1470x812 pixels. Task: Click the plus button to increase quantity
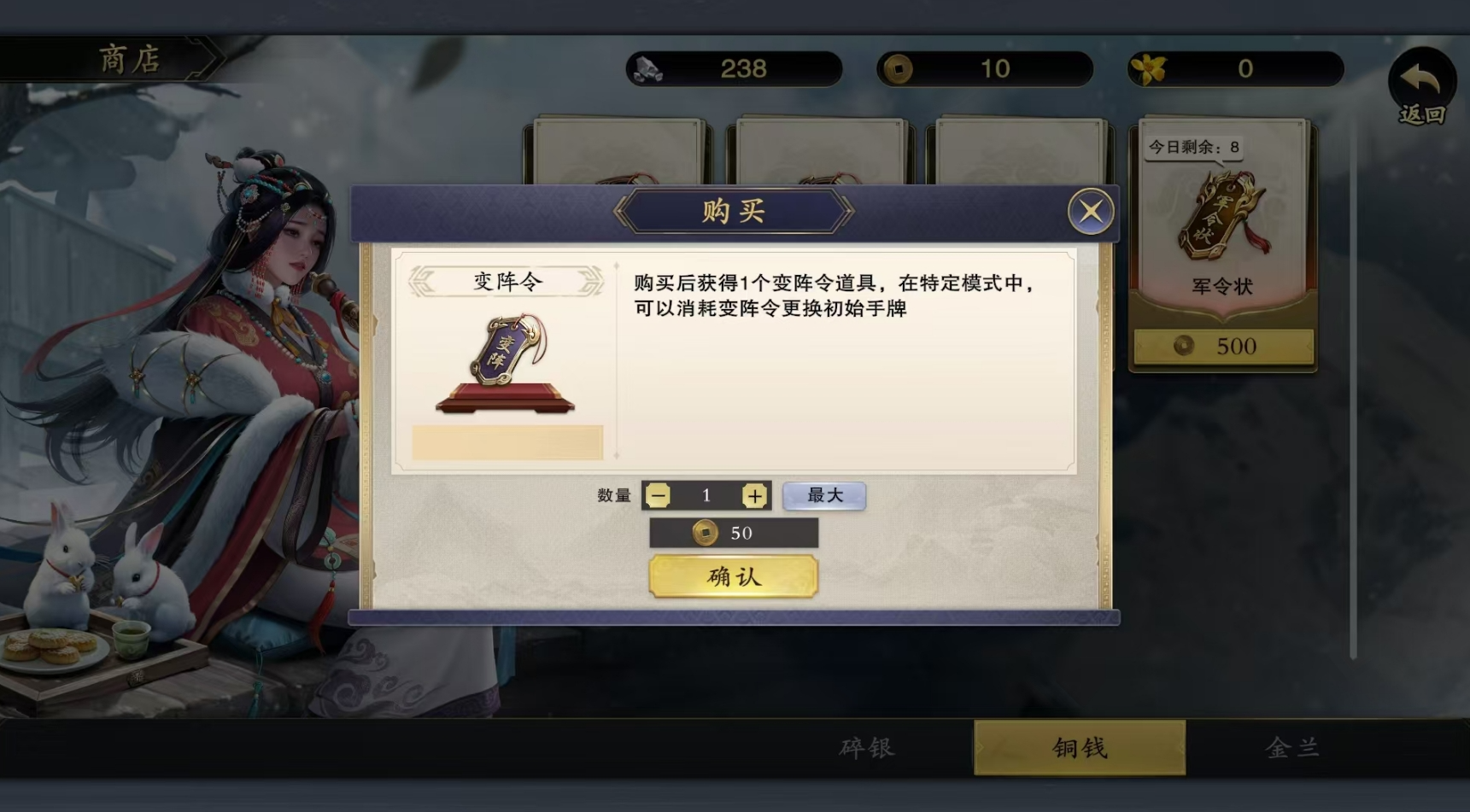click(x=754, y=495)
